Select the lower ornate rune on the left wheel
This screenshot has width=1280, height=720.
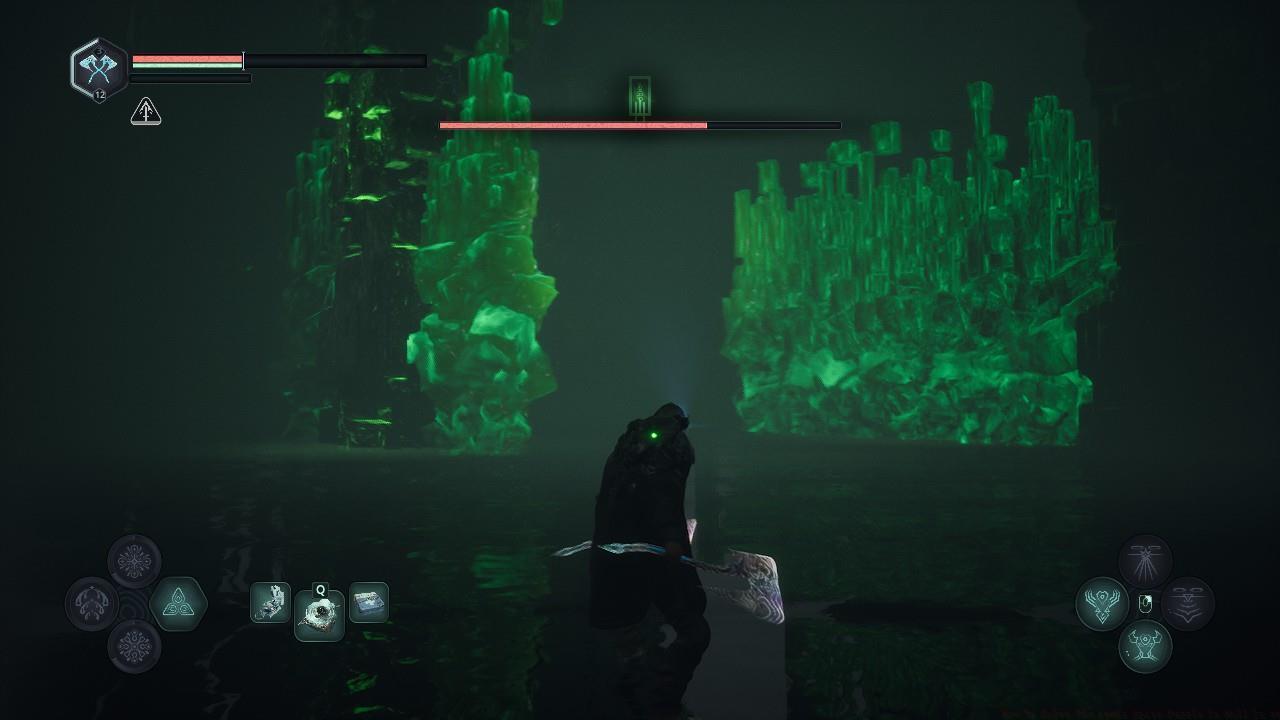134,646
